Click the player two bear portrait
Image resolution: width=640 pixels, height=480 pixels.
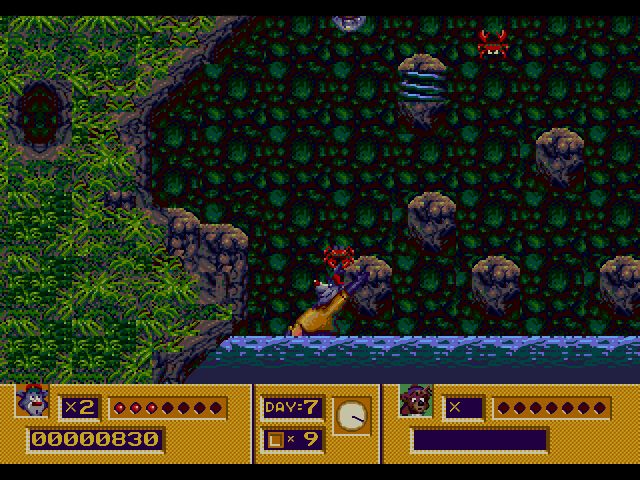point(416,402)
